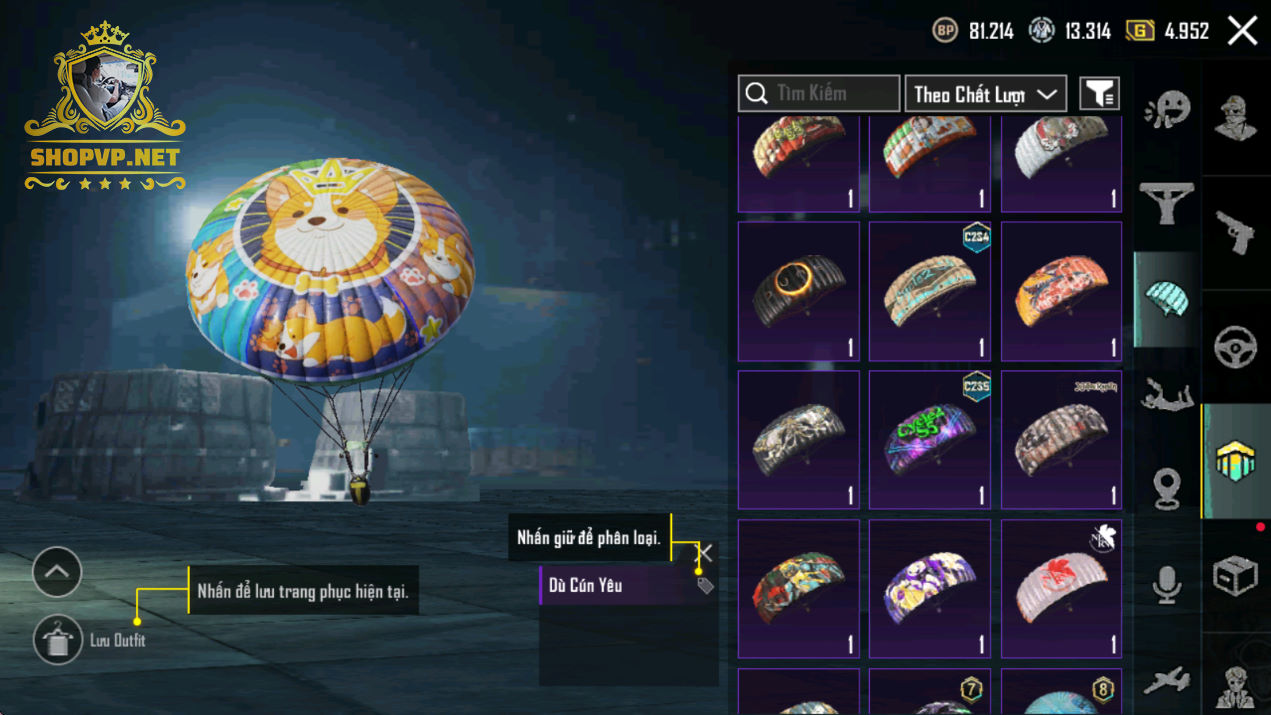This screenshot has height=715, width=1271.
Task: Close the Dù Cún Yêu tooltip panel
Action: (705, 553)
